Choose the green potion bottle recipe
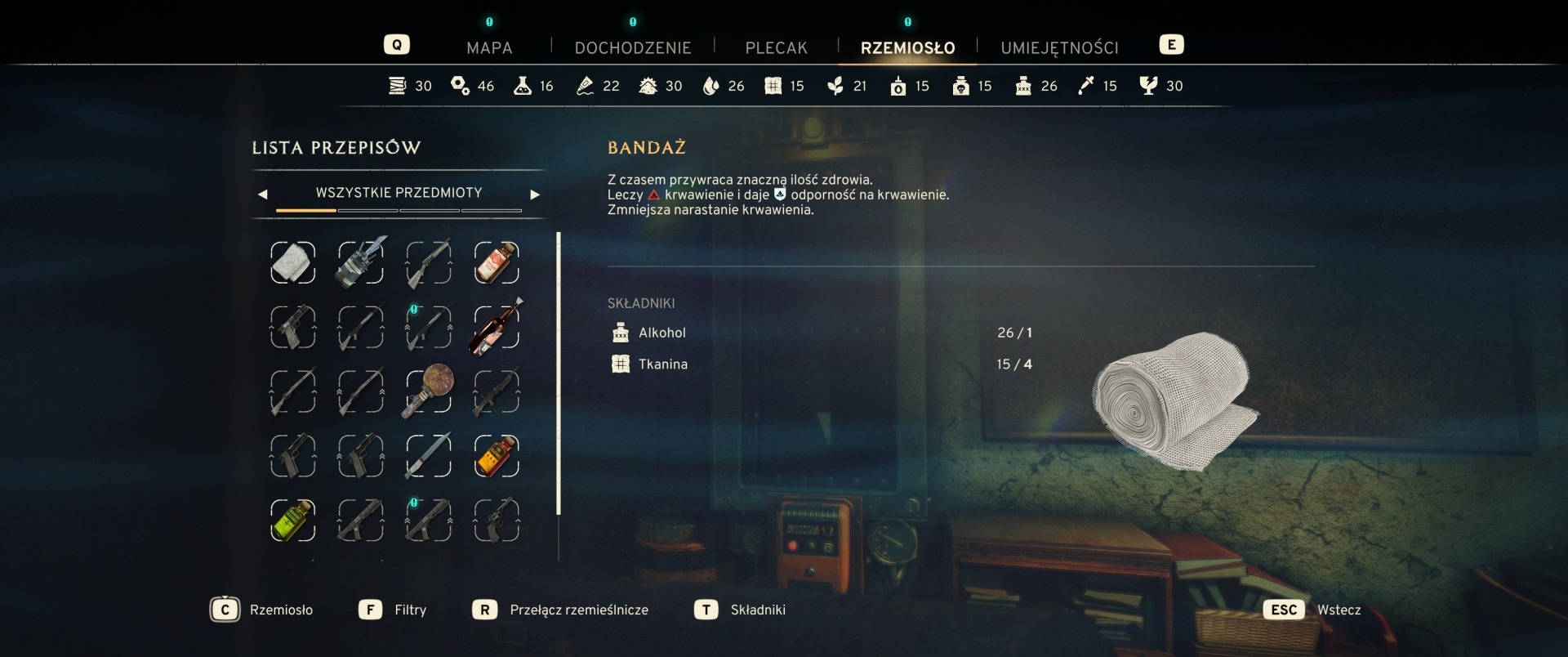The image size is (1568, 657). pyautogui.click(x=292, y=521)
